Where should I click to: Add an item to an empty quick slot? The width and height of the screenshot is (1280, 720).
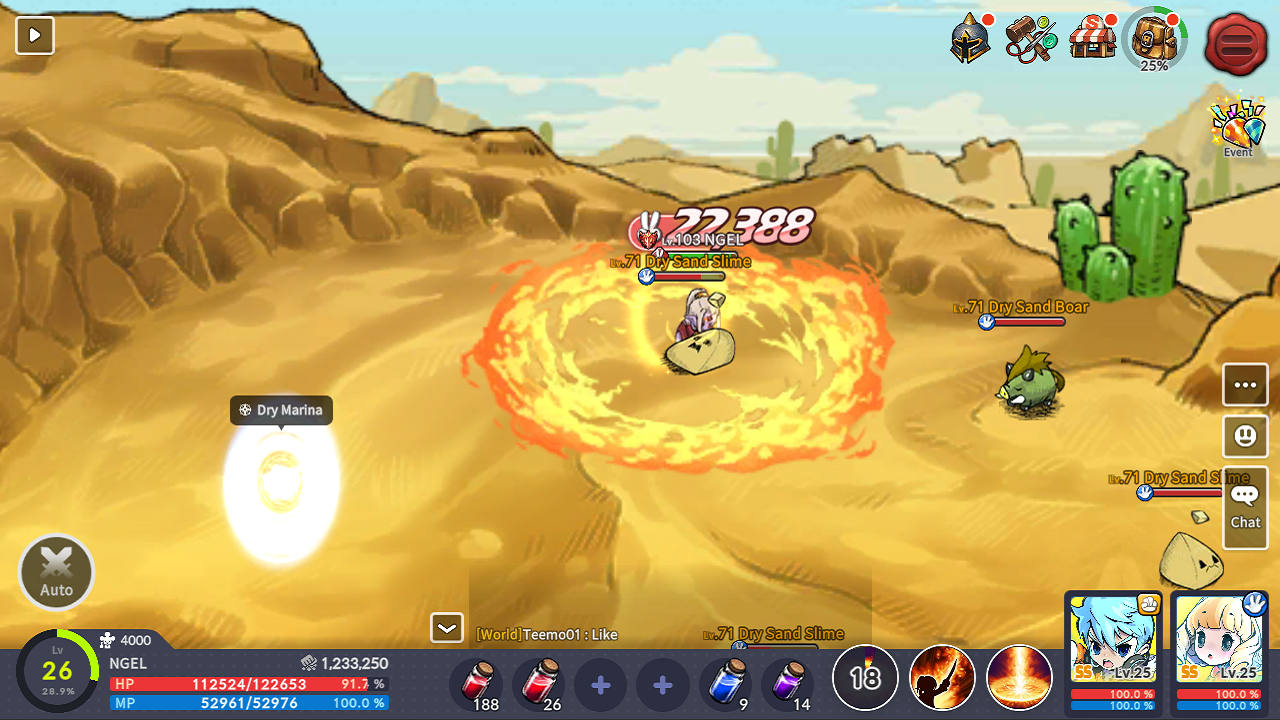(x=600, y=685)
